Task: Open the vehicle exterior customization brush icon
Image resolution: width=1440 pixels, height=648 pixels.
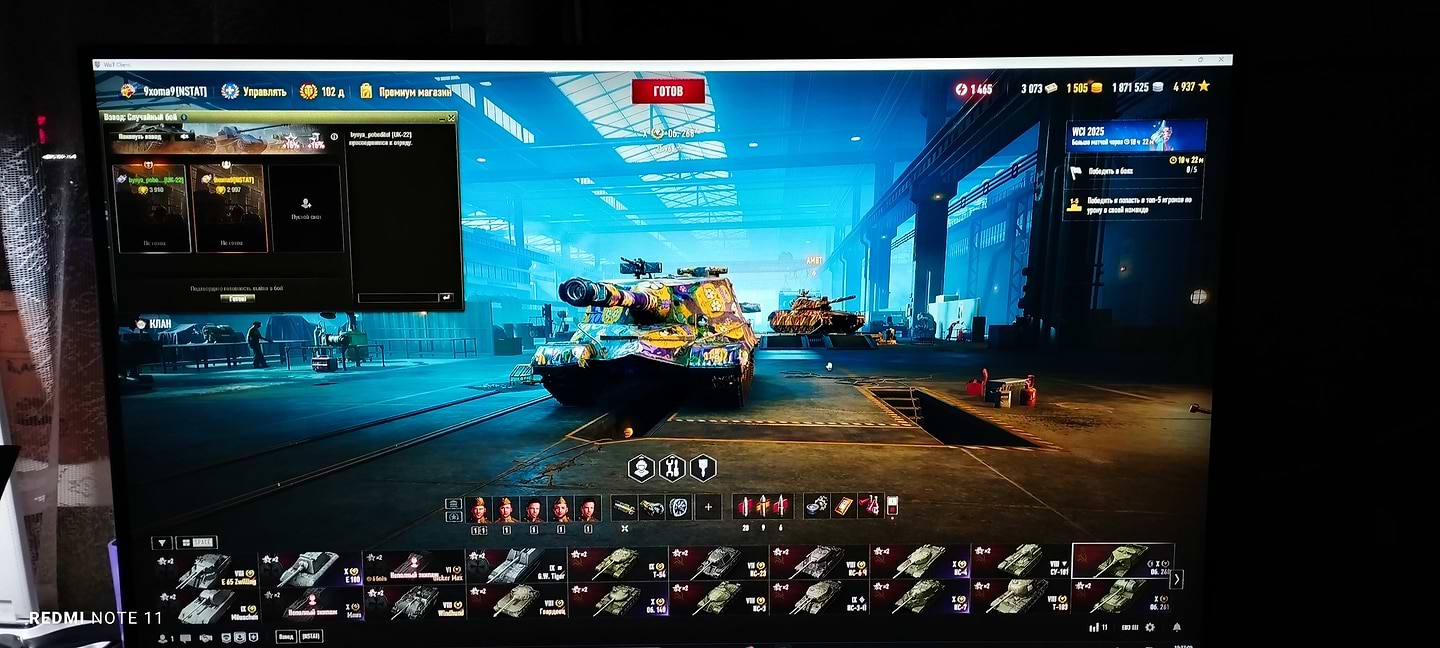Action: coord(703,468)
